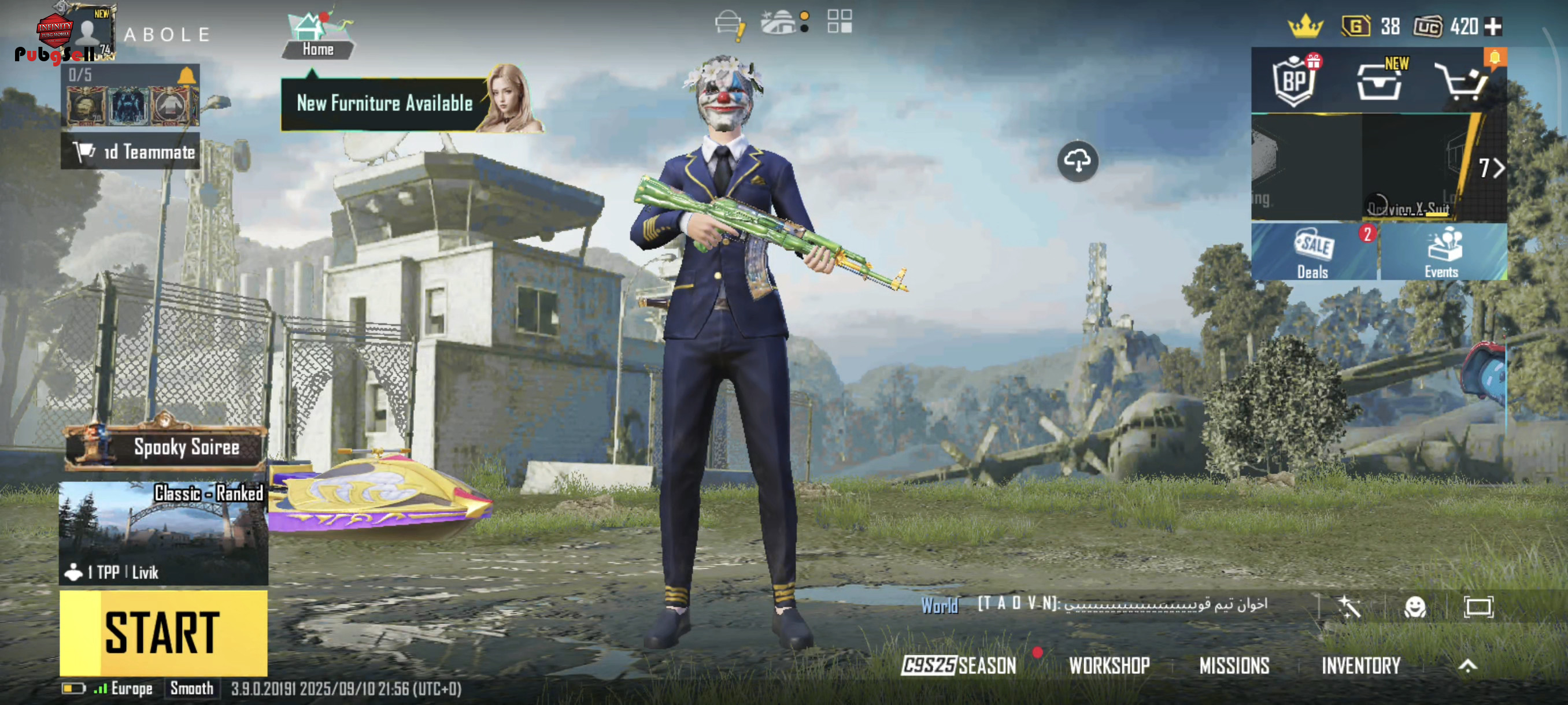Image resolution: width=1568 pixels, height=705 pixels.
Task: Expand the bottom menu arrow
Action: (1467, 666)
